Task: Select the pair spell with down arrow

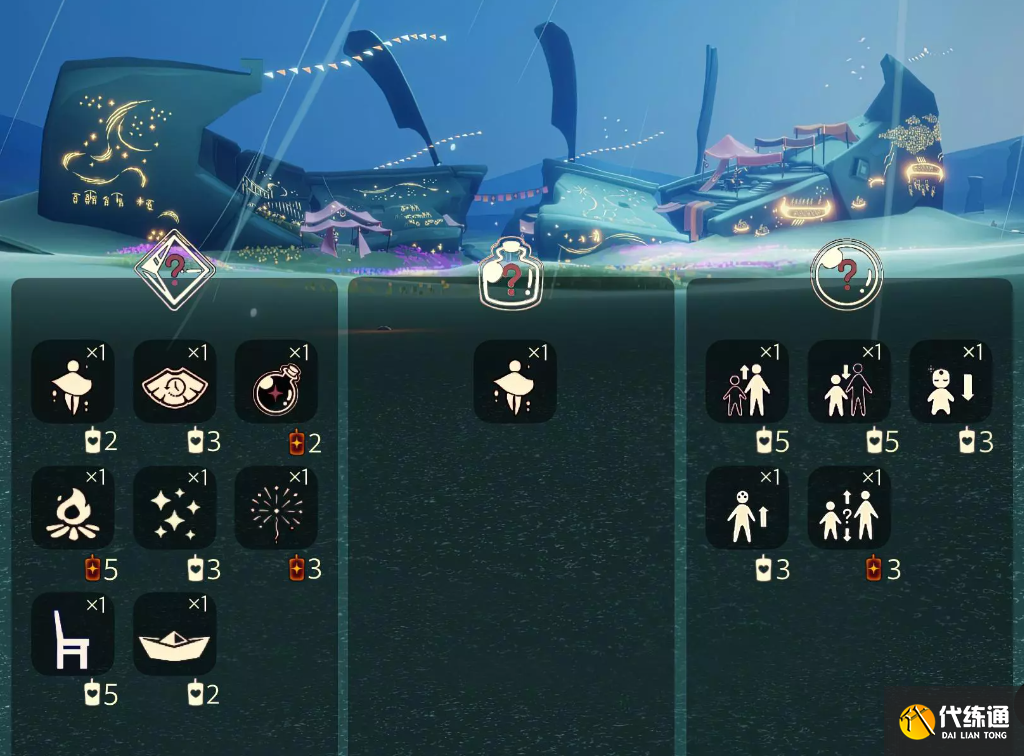Action: tap(849, 382)
